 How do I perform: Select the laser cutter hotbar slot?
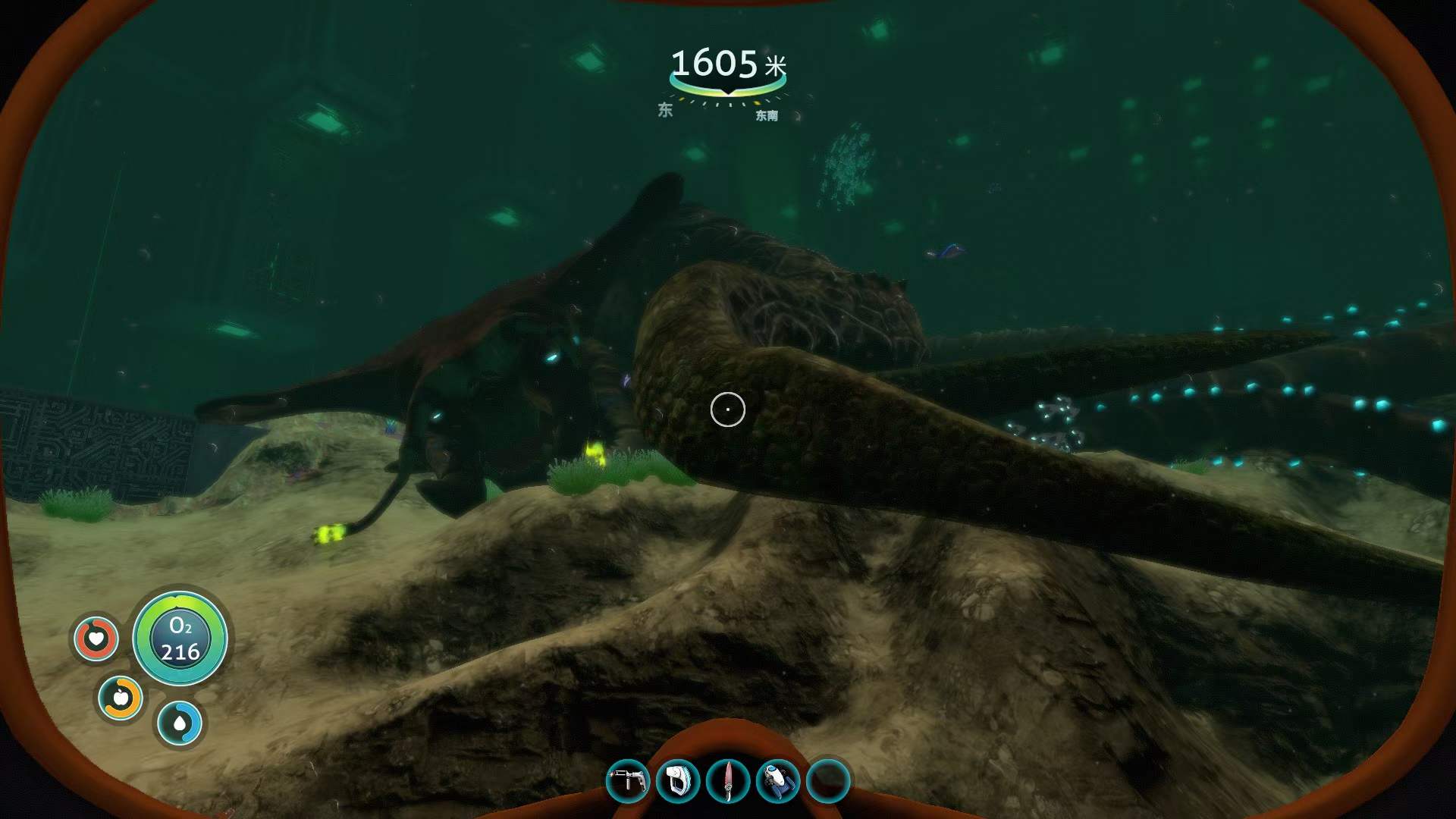tap(627, 780)
